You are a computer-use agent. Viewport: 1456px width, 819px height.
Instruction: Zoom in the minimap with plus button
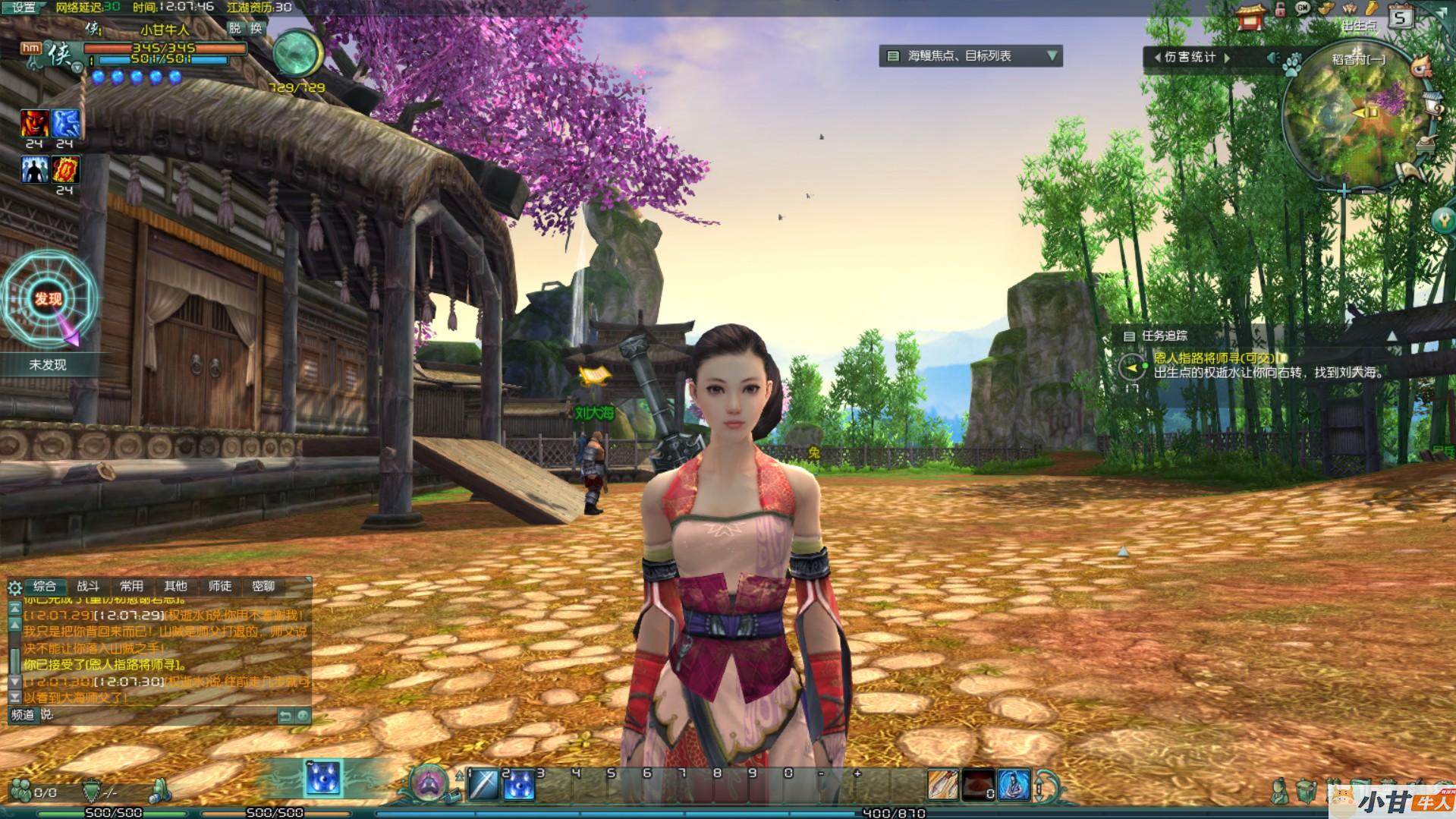point(1344,191)
